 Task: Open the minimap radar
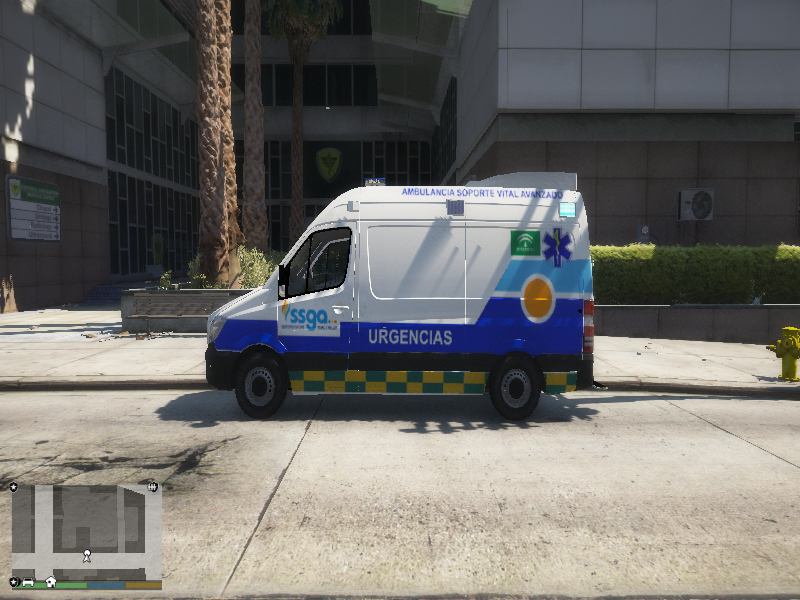pyautogui.click(x=86, y=532)
